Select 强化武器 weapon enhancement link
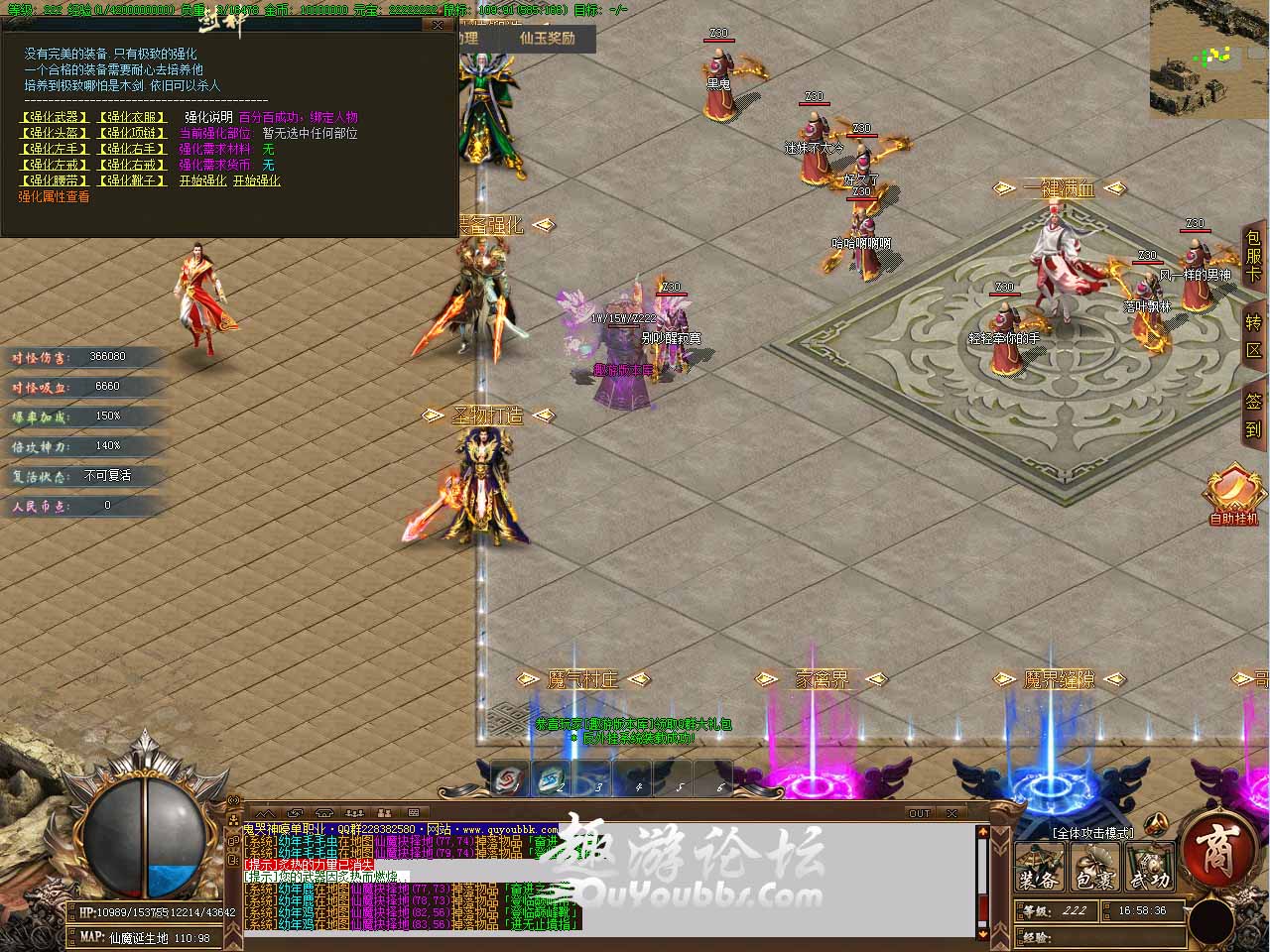The width and height of the screenshot is (1270, 952). 55,117
